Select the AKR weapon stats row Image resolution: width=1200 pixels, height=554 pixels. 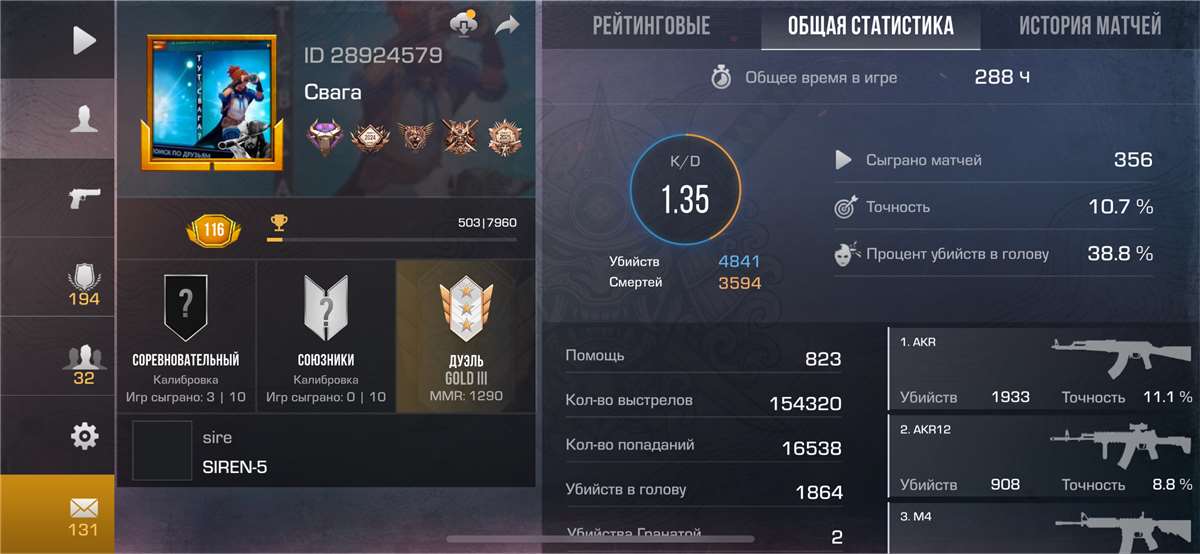click(1044, 369)
